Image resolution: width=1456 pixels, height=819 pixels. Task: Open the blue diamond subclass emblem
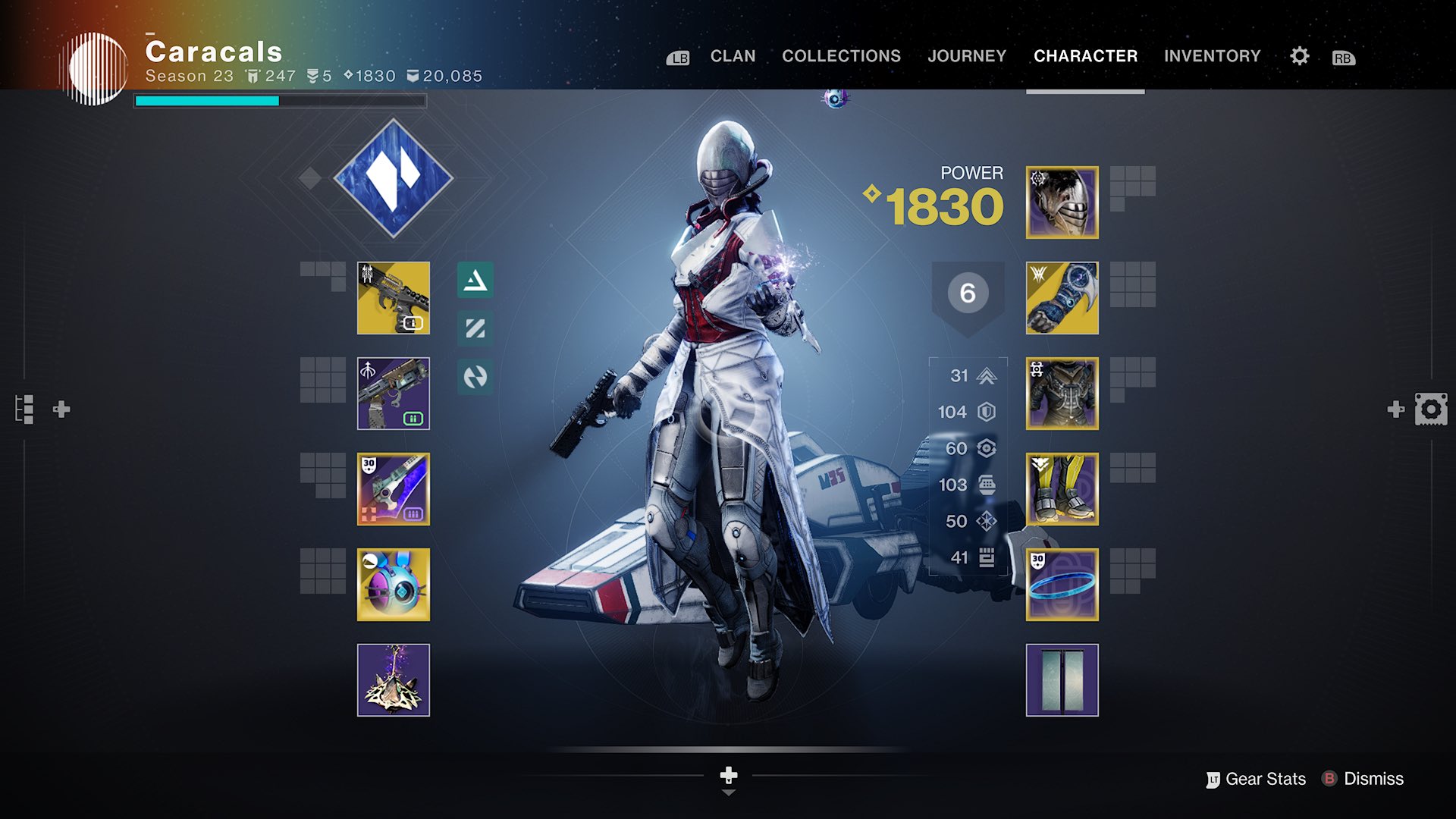point(394,178)
